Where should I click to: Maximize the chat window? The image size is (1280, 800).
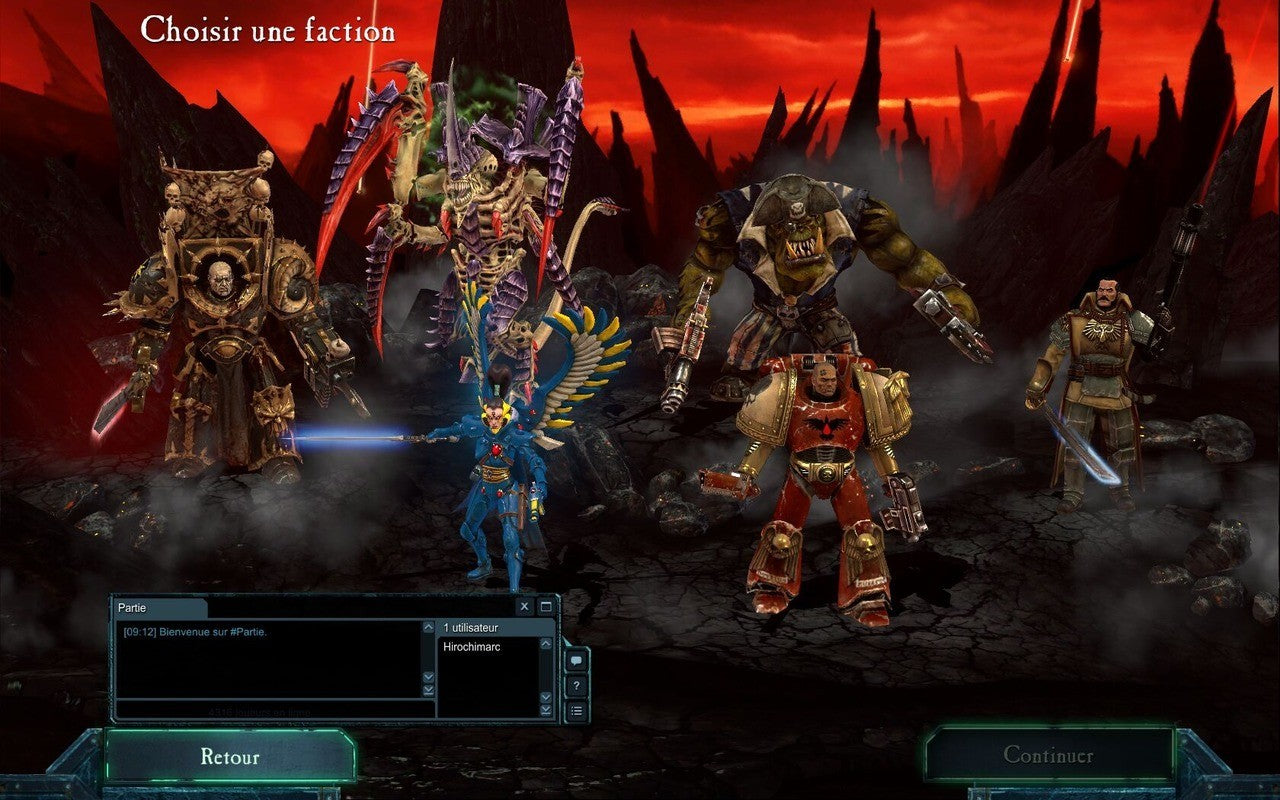click(546, 607)
